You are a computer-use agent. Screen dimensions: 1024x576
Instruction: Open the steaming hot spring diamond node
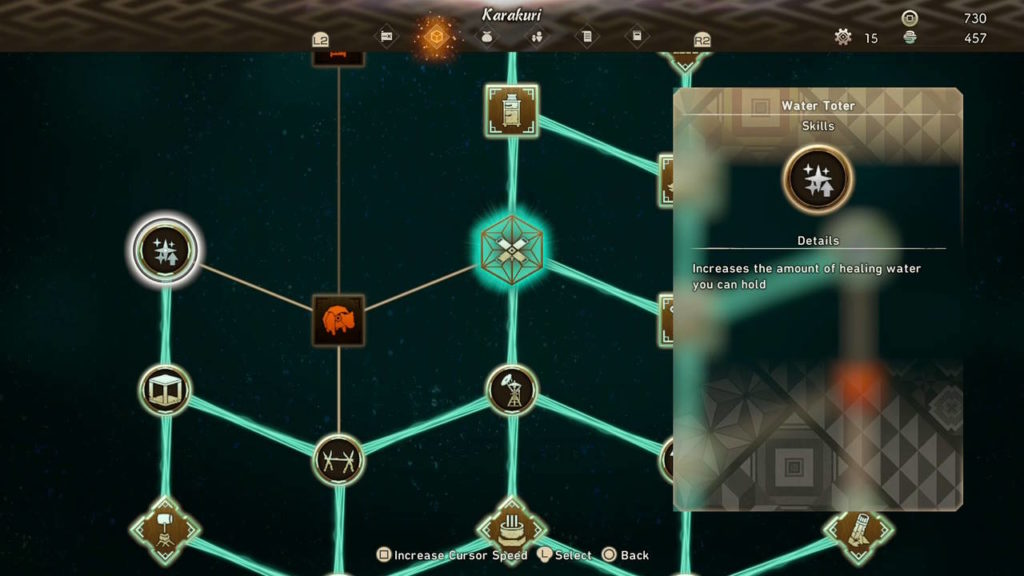[511, 528]
